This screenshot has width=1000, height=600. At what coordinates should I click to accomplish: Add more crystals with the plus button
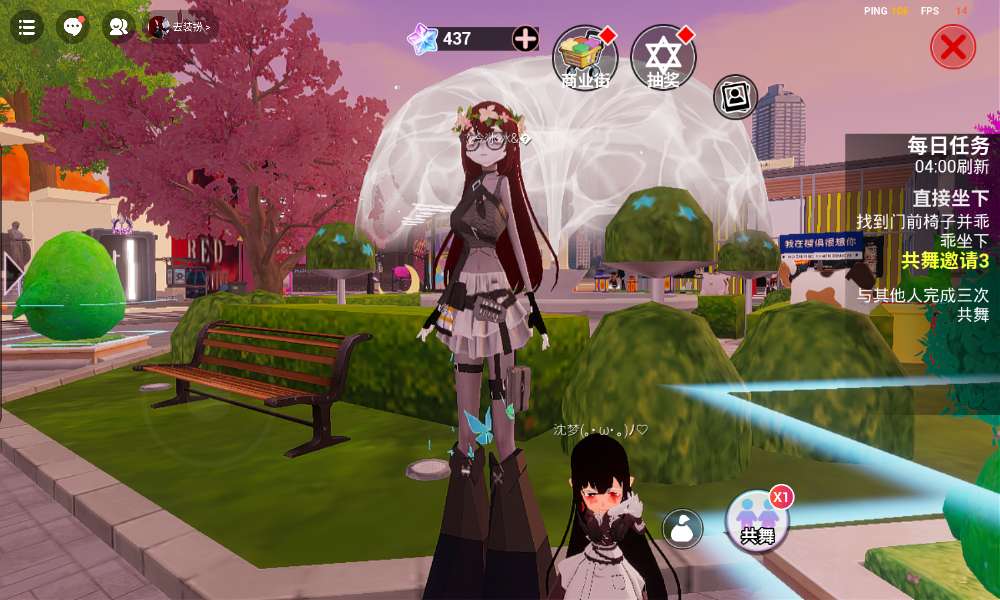tap(525, 39)
